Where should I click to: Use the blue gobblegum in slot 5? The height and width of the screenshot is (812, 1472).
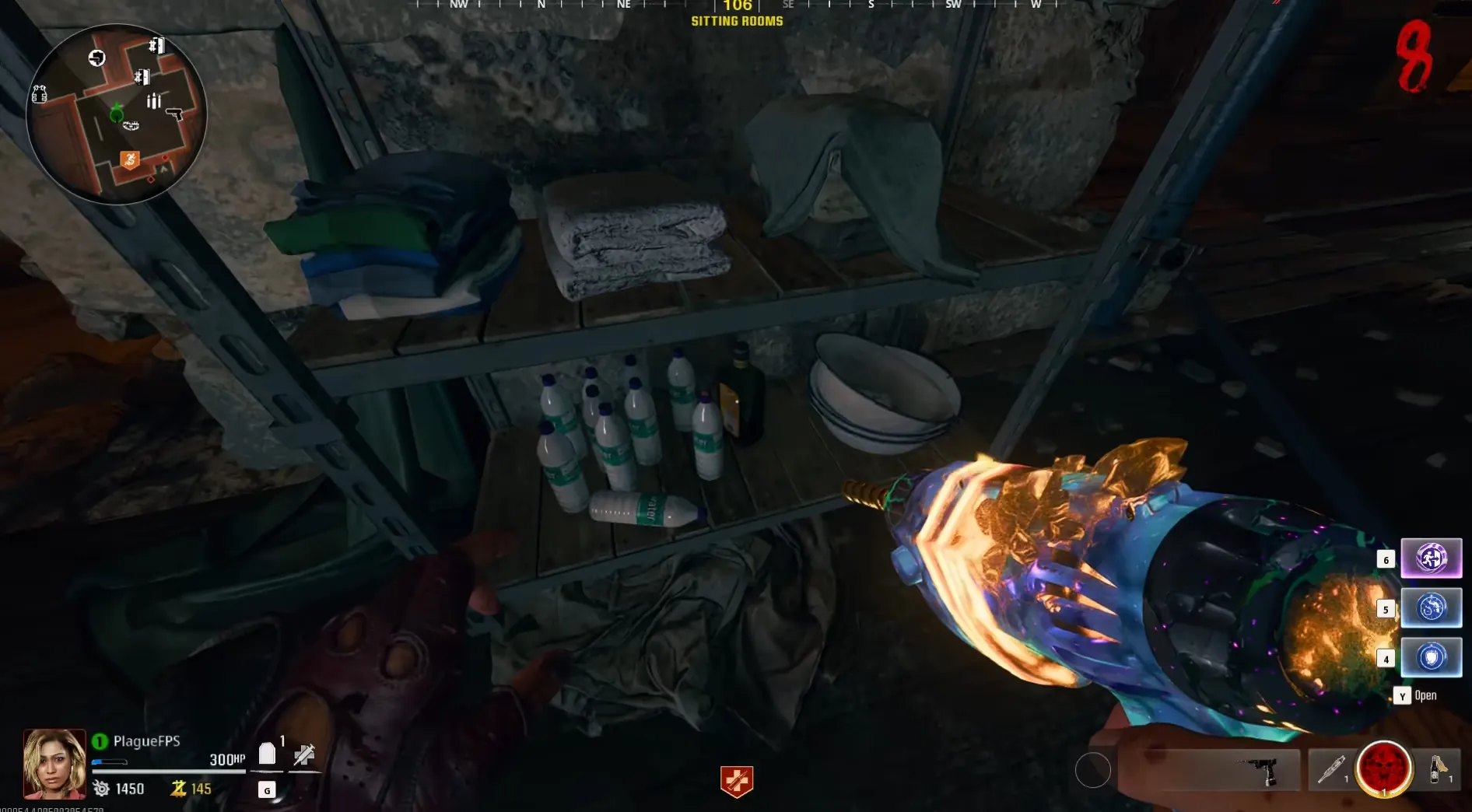point(1431,607)
